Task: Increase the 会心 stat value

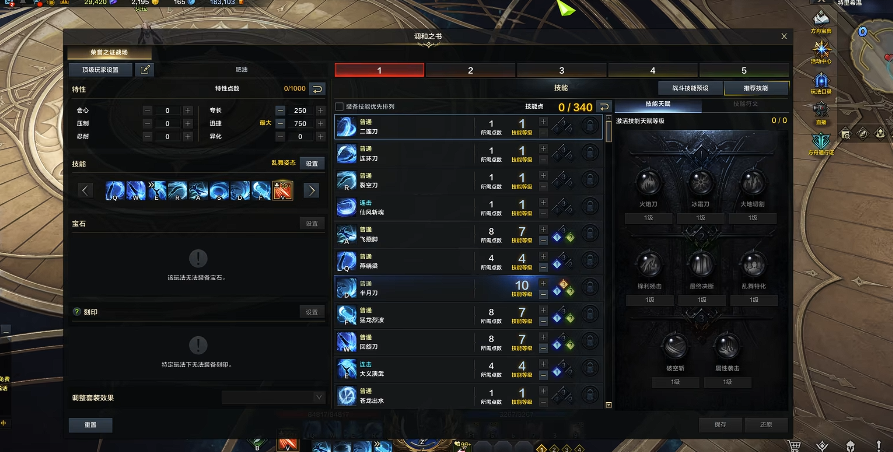Action: coord(186,110)
